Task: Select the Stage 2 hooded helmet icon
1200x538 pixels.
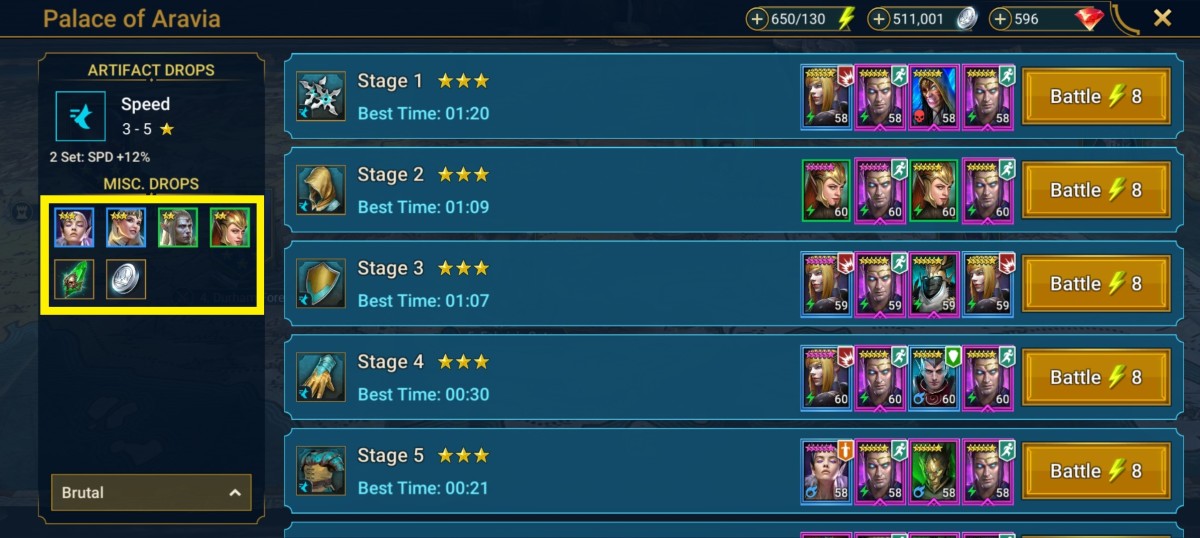Action: click(321, 190)
